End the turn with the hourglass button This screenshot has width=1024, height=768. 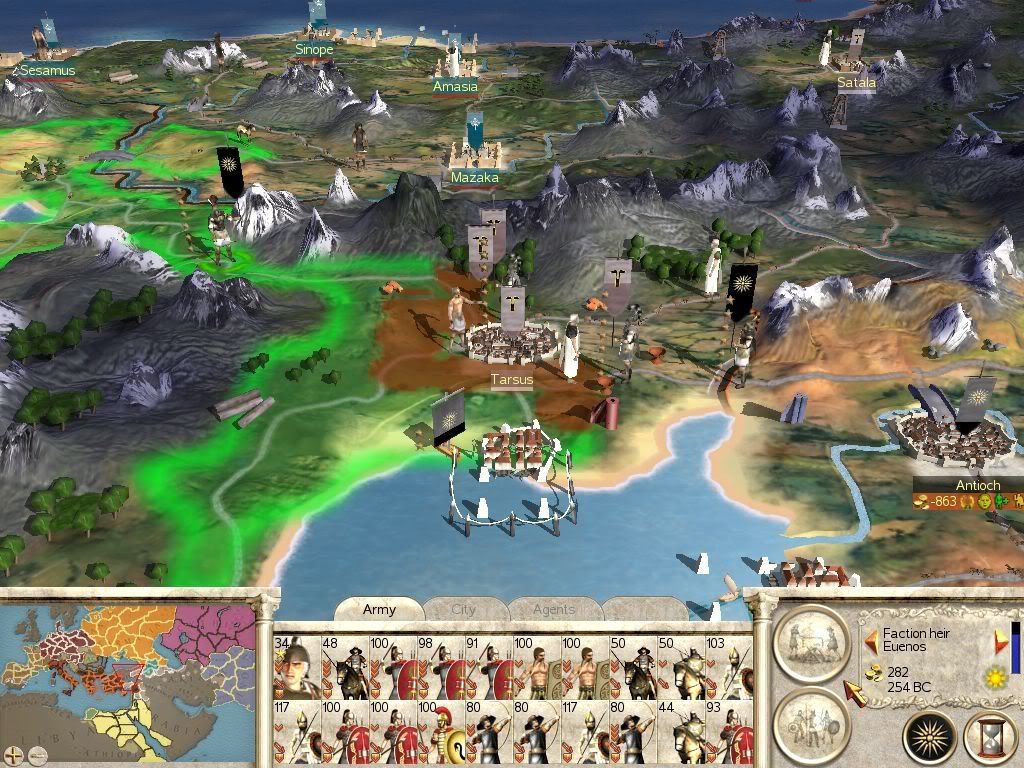click(989, 737)
